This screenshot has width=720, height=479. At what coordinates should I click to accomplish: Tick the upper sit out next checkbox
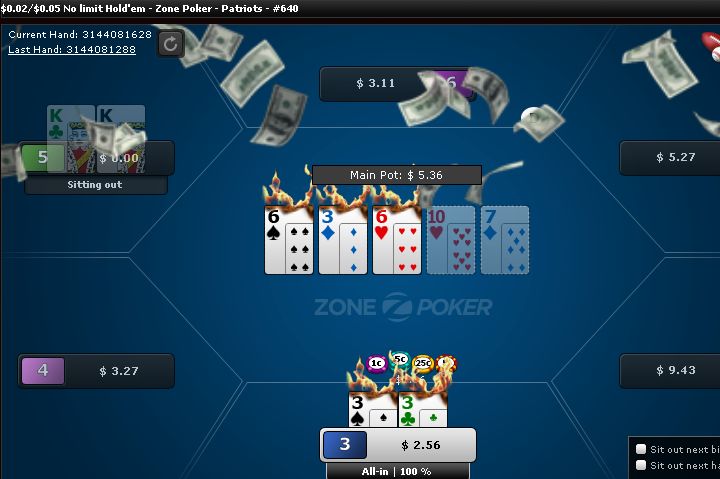click(x=641, y=449)
